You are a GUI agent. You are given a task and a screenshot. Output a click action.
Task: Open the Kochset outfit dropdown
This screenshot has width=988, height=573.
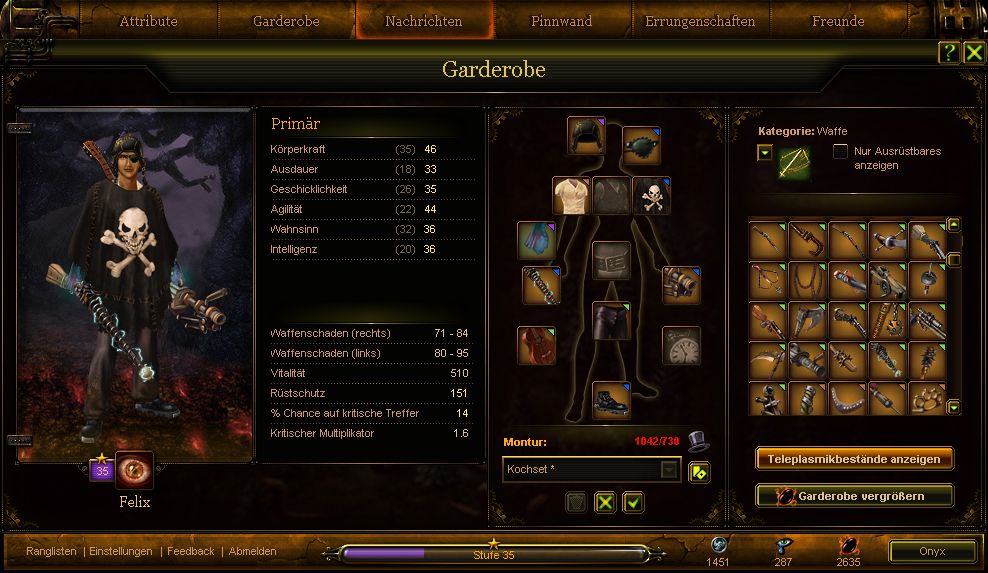click(x=669, y=469)
